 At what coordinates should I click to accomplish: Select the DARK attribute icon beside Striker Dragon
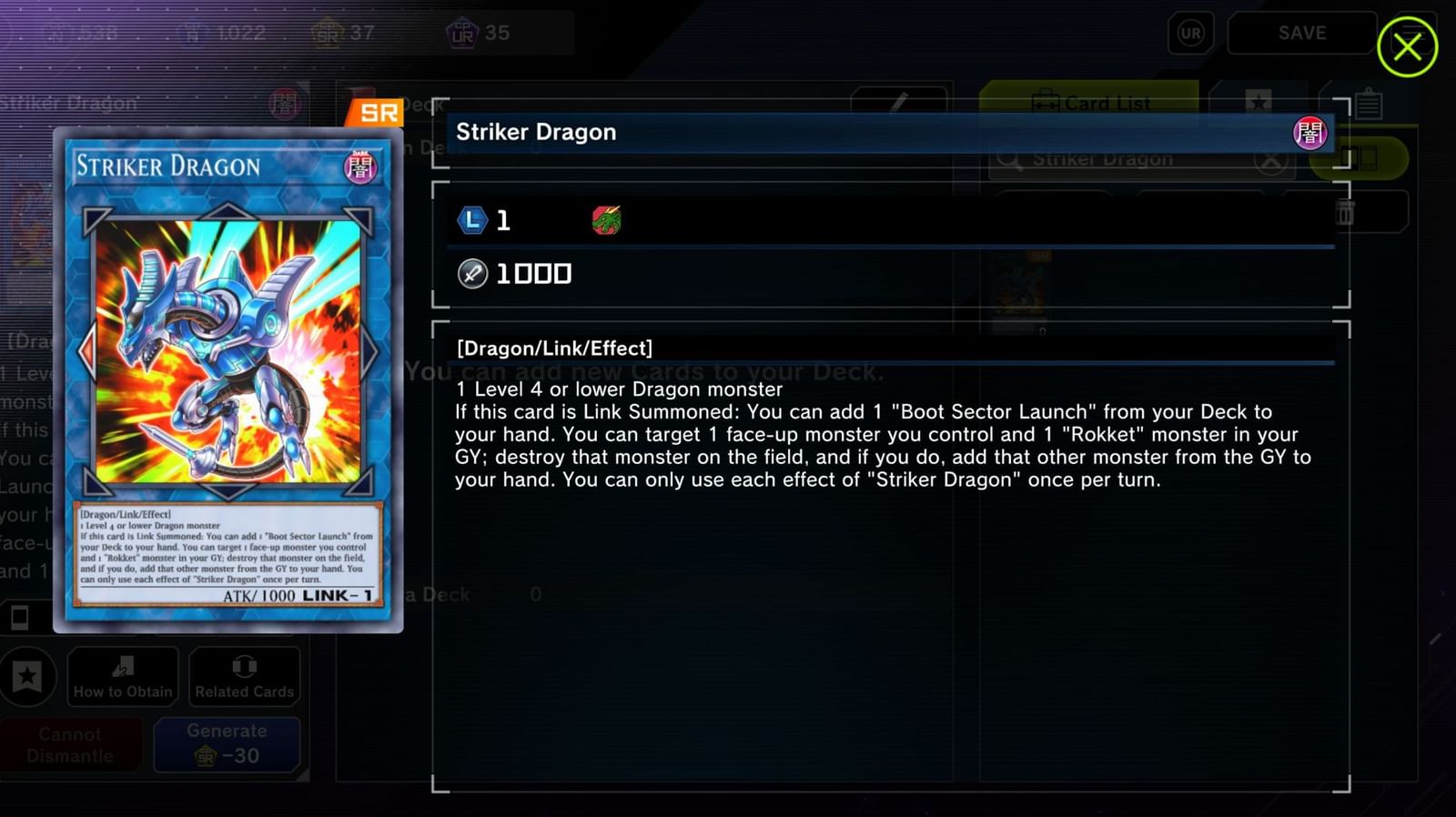(x=1312, y=133)
